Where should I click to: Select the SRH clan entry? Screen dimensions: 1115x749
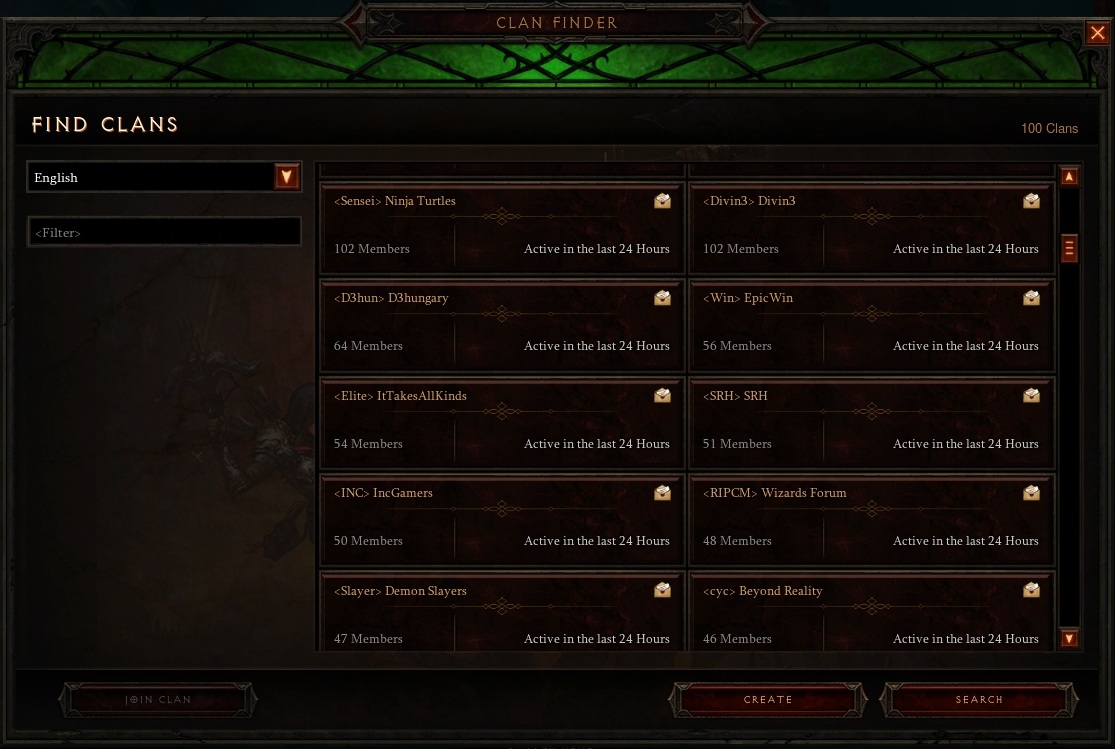coord(871,422)
